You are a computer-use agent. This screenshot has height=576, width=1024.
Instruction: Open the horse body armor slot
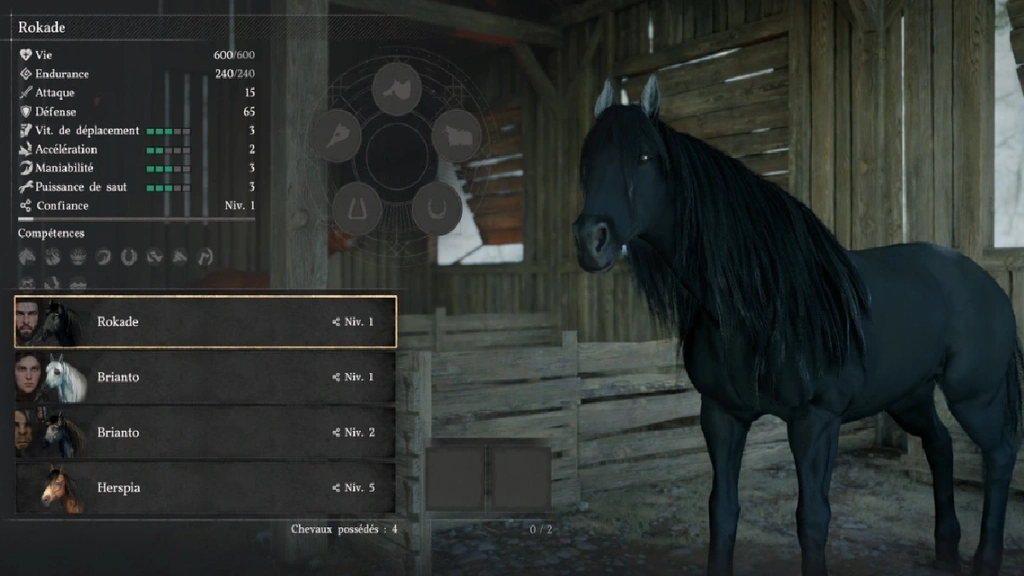click(x=456, y=135)
